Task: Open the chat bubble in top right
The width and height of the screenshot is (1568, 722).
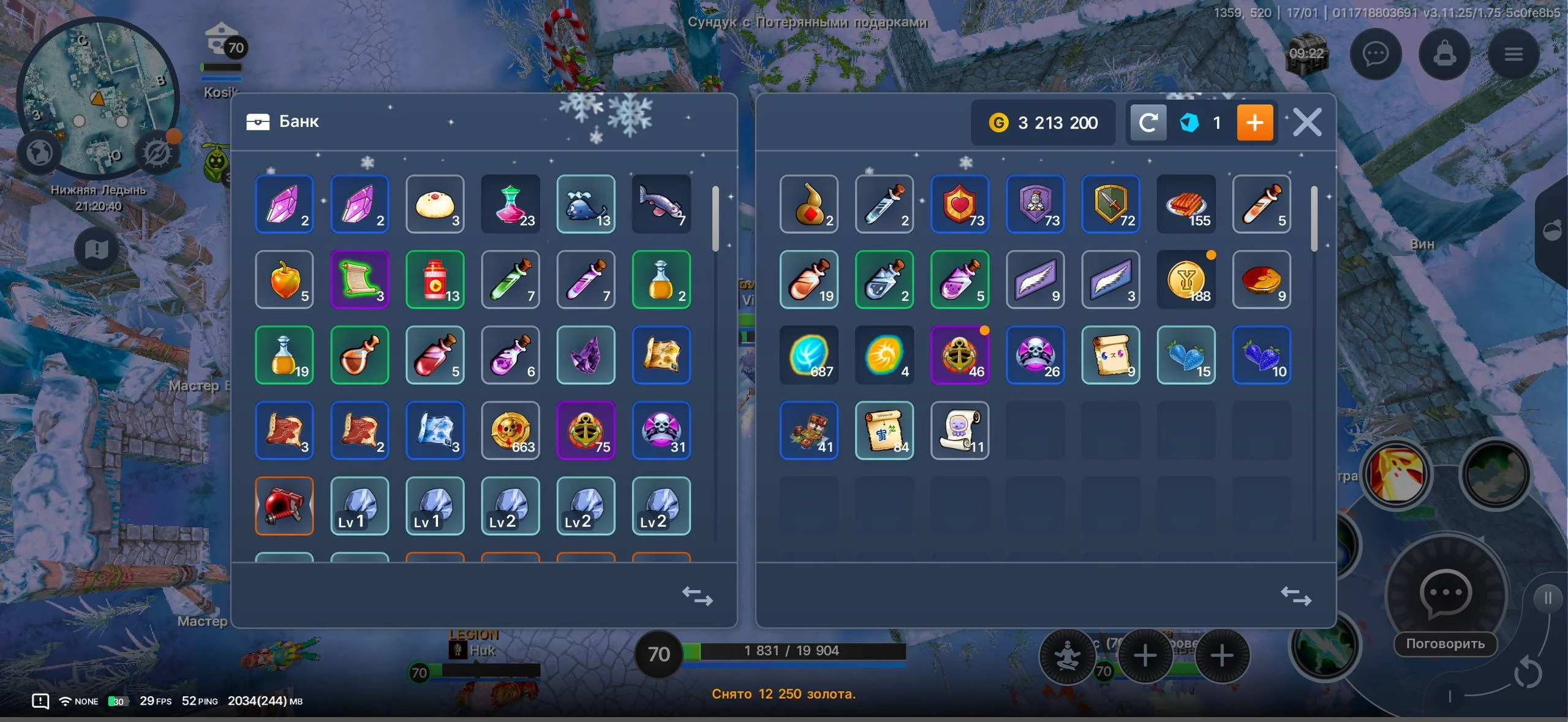Action: [1377, 54]
